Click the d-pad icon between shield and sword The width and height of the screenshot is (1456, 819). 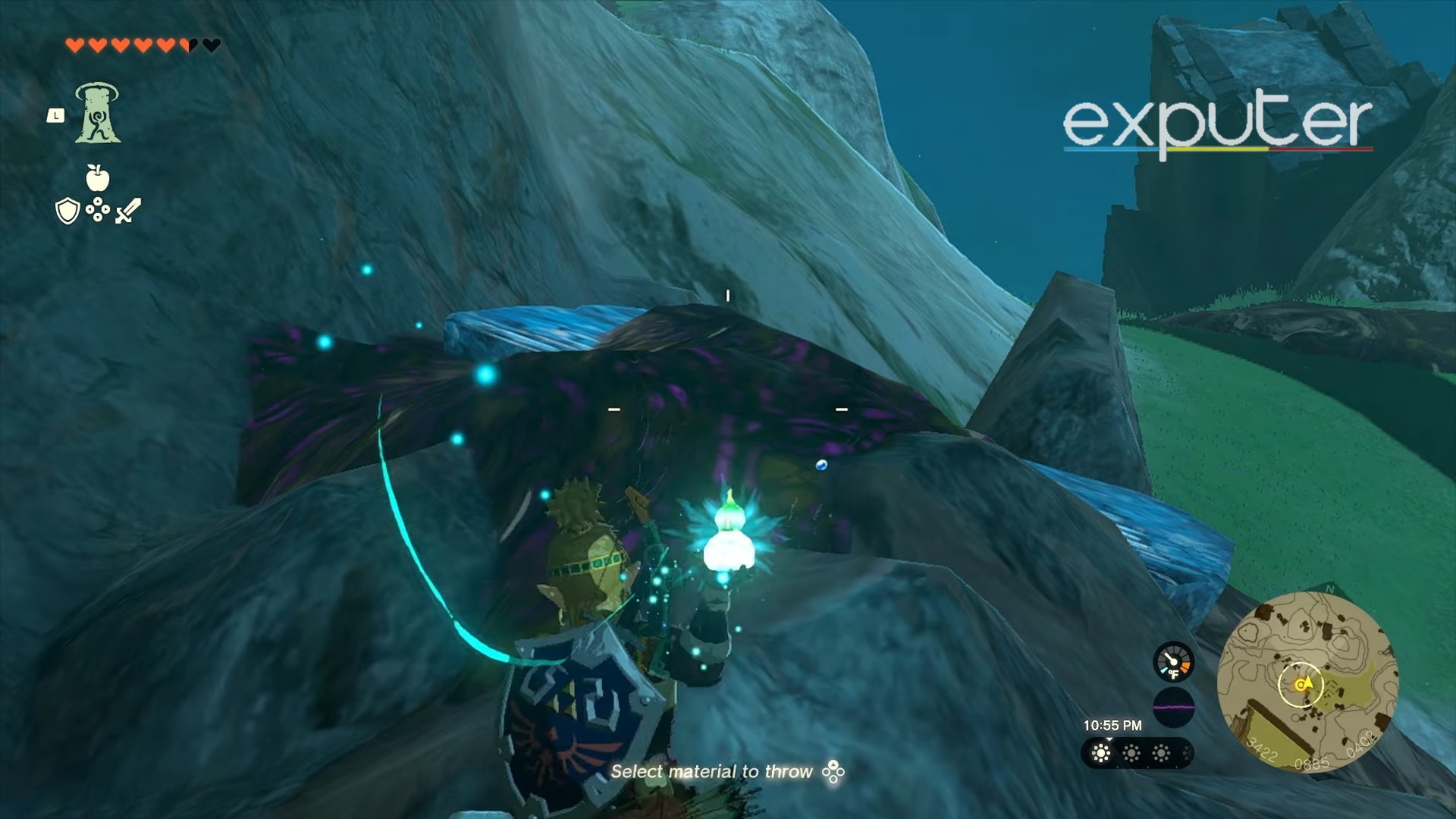[x=96, y=209]
